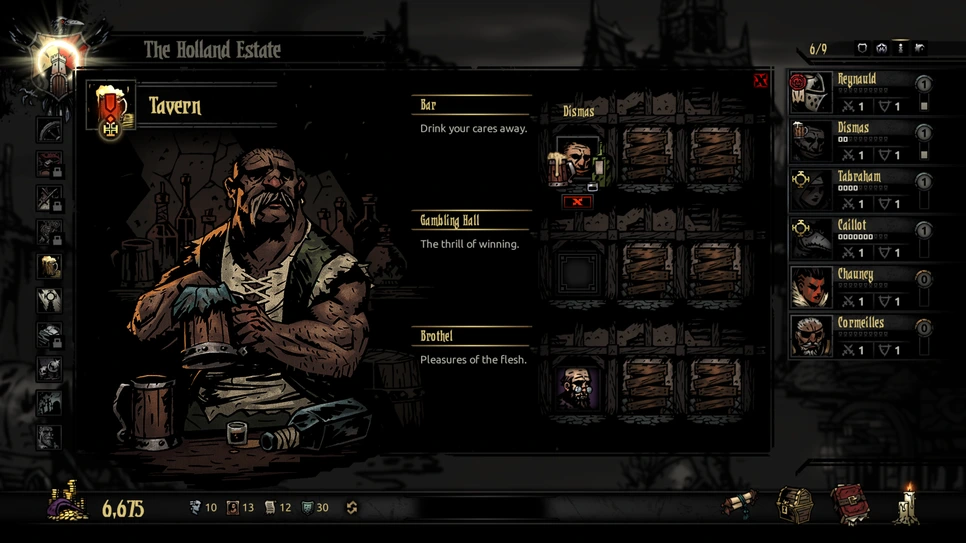
Task: Open the stagecoach wheel sidebar icon
Action: [x=49, y=130]
